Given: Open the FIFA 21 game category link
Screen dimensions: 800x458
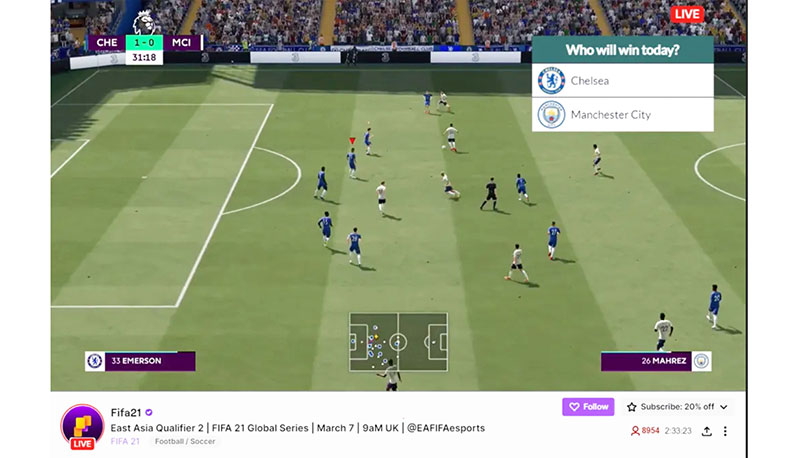Looking at the screenshot, I should [x=126, y=441].
